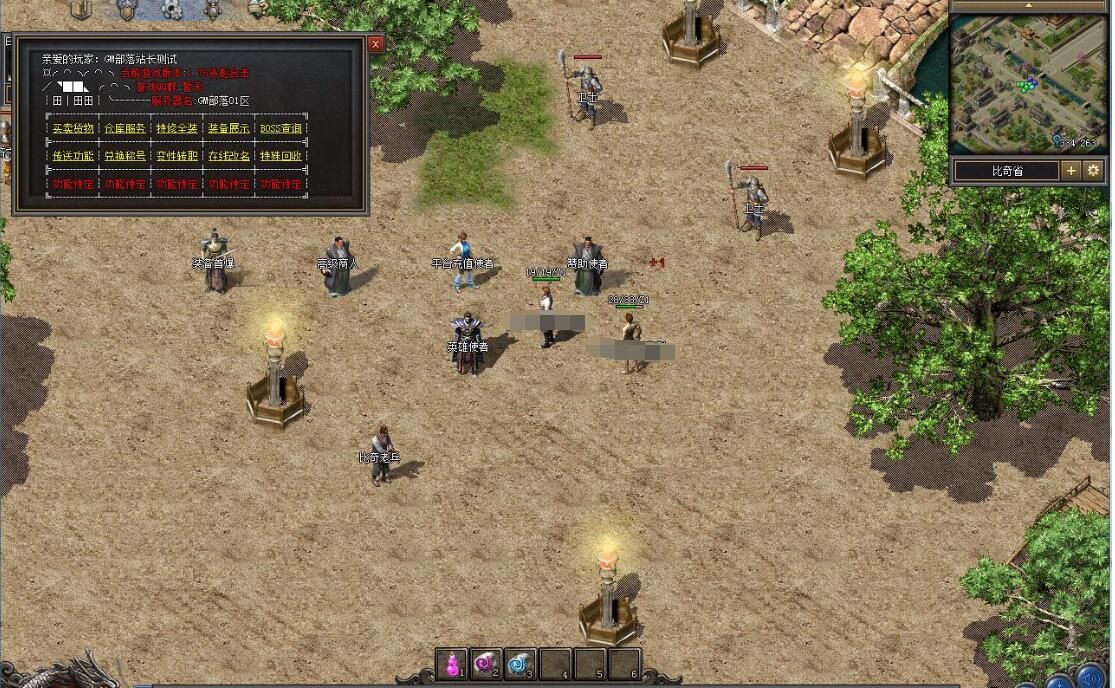
Task: Open the 变性转职 class change link
Action: (x=177, y=156)
